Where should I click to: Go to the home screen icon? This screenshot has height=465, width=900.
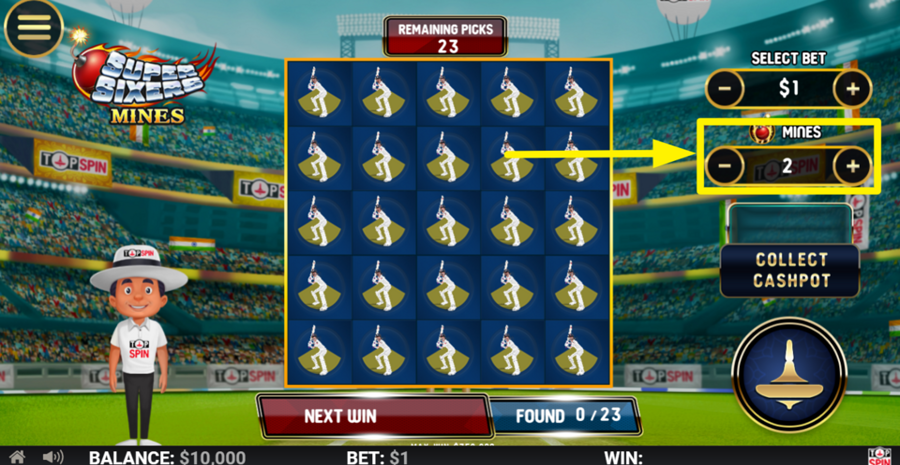[17, 457]
